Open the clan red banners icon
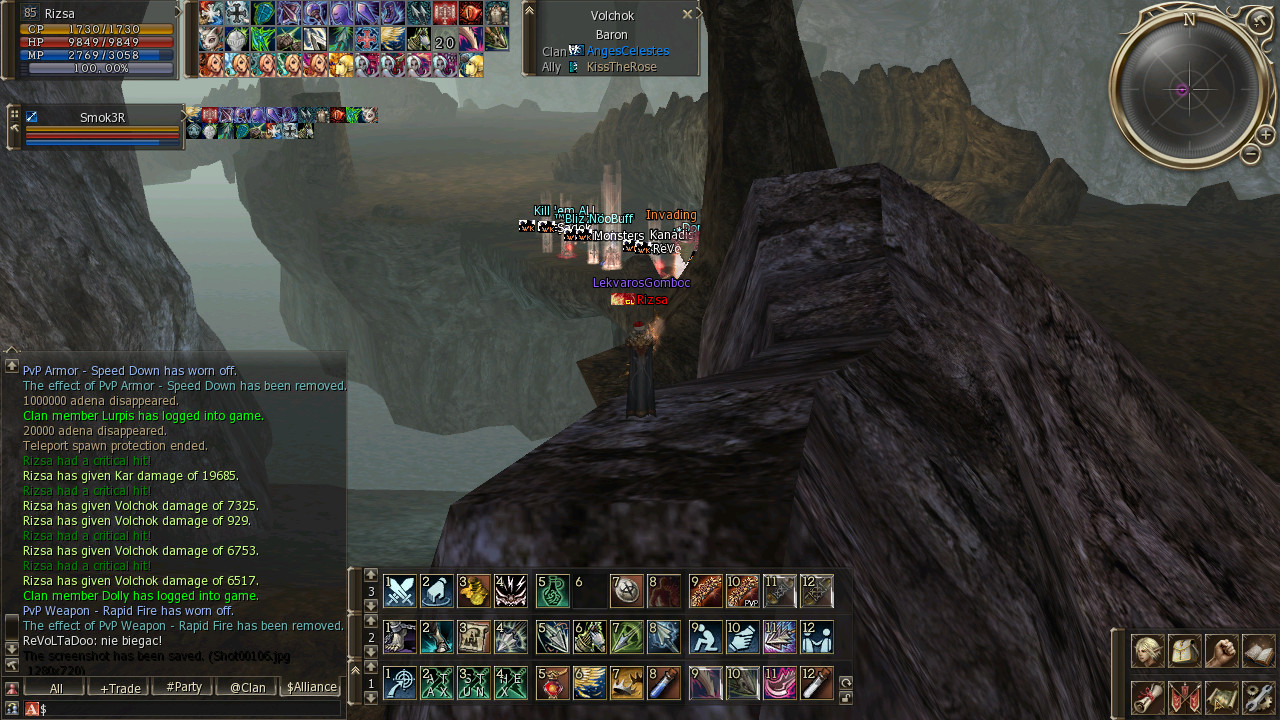This screenshot has height=720, width=1280. pos(1184,697)
